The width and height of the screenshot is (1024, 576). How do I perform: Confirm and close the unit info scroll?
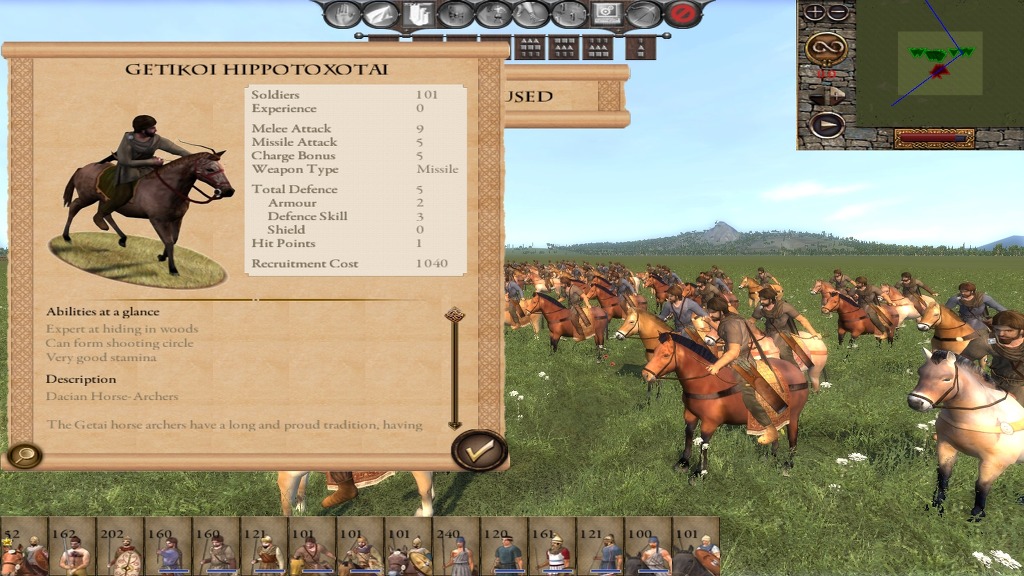[x=479, y=450]
